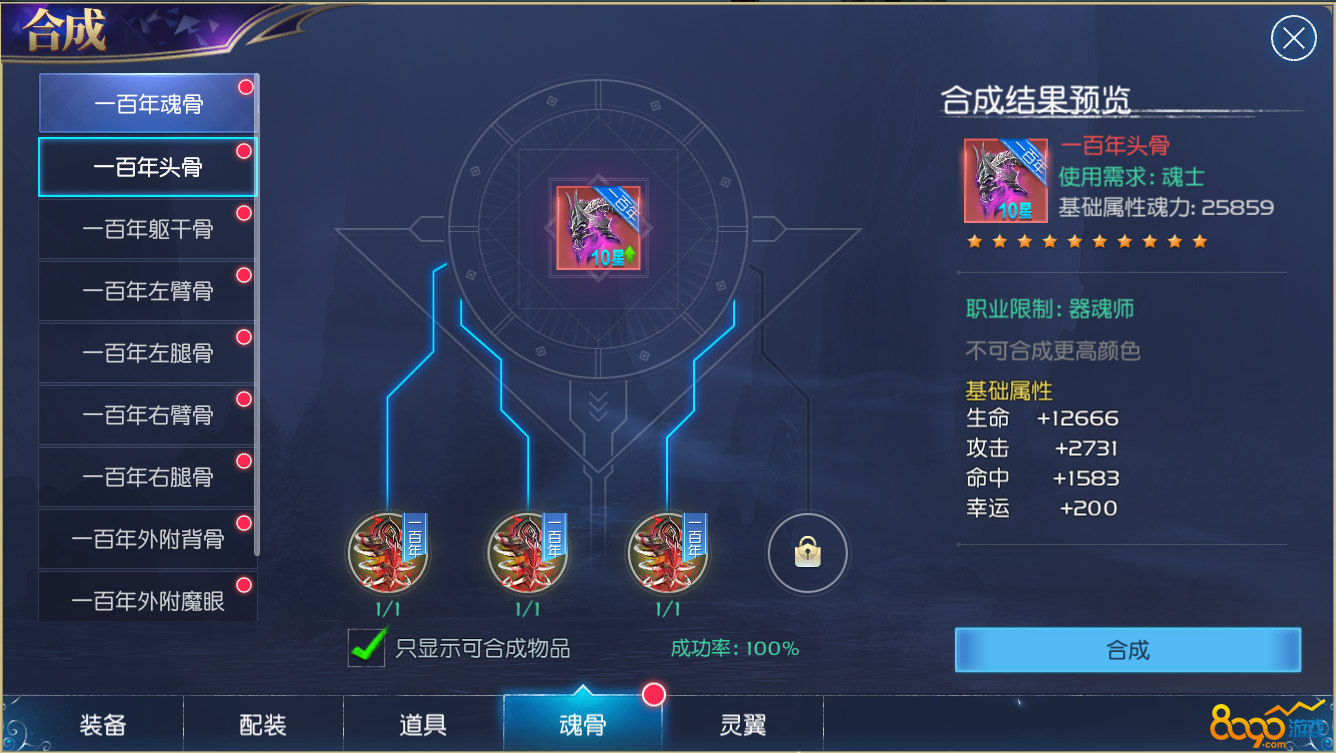This screenshot has width=1336, height=753.
Task: Click the middle material bone icon
Action: 528,555
